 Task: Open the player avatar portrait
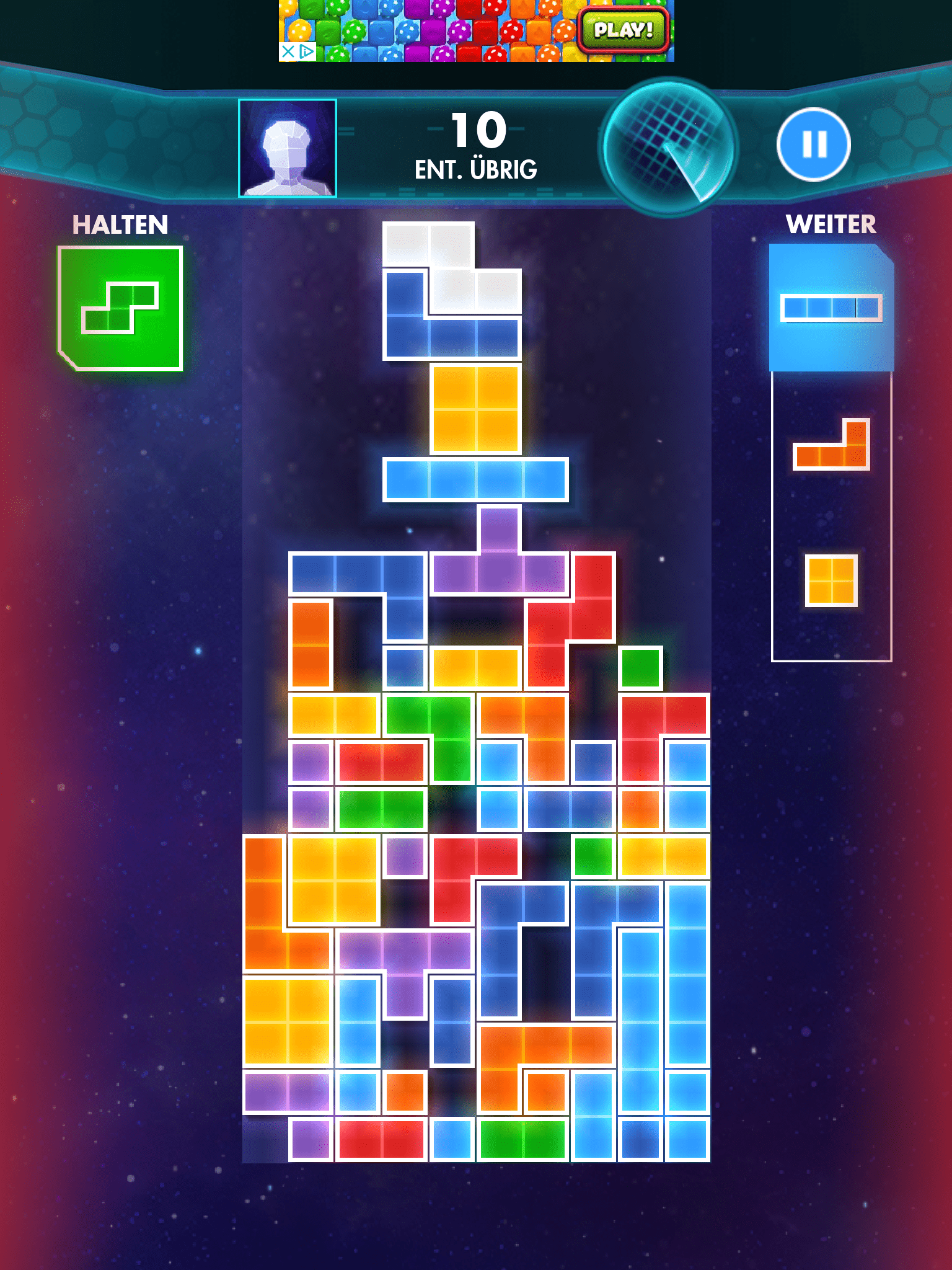pos(288,148)
